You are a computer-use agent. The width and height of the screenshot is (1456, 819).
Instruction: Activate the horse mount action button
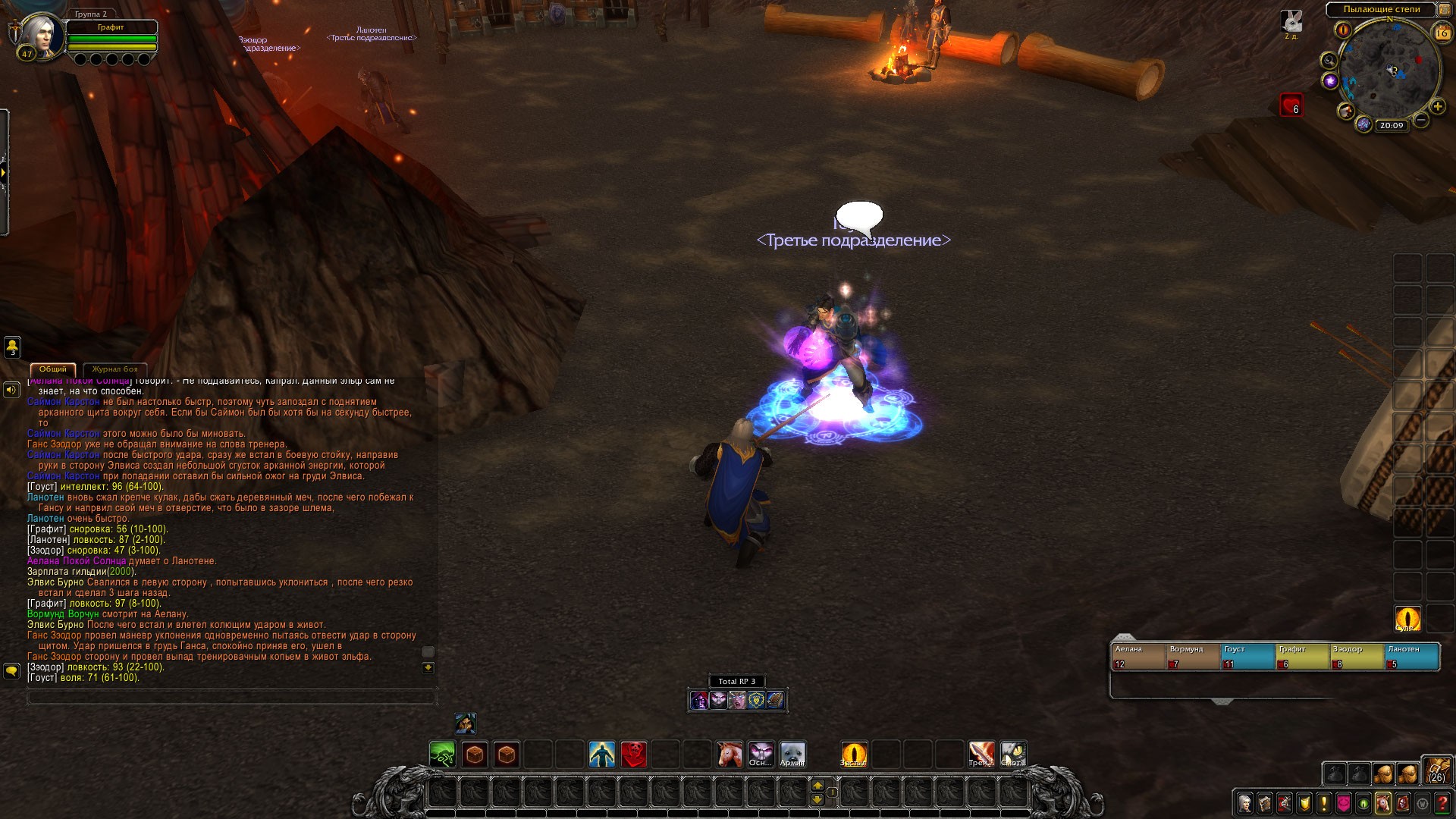tap(730, 755)
